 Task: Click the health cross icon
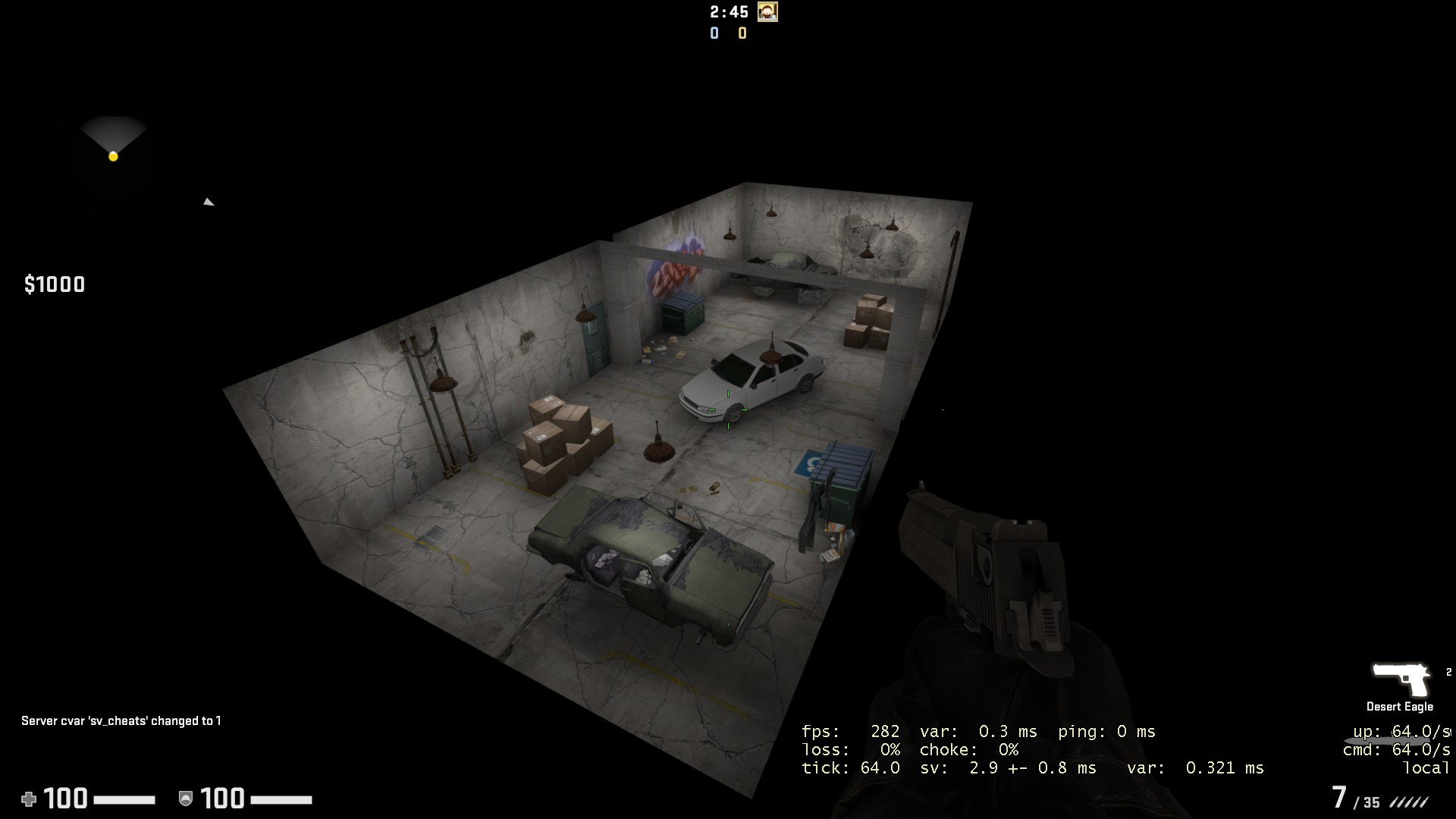pos(29,799)
